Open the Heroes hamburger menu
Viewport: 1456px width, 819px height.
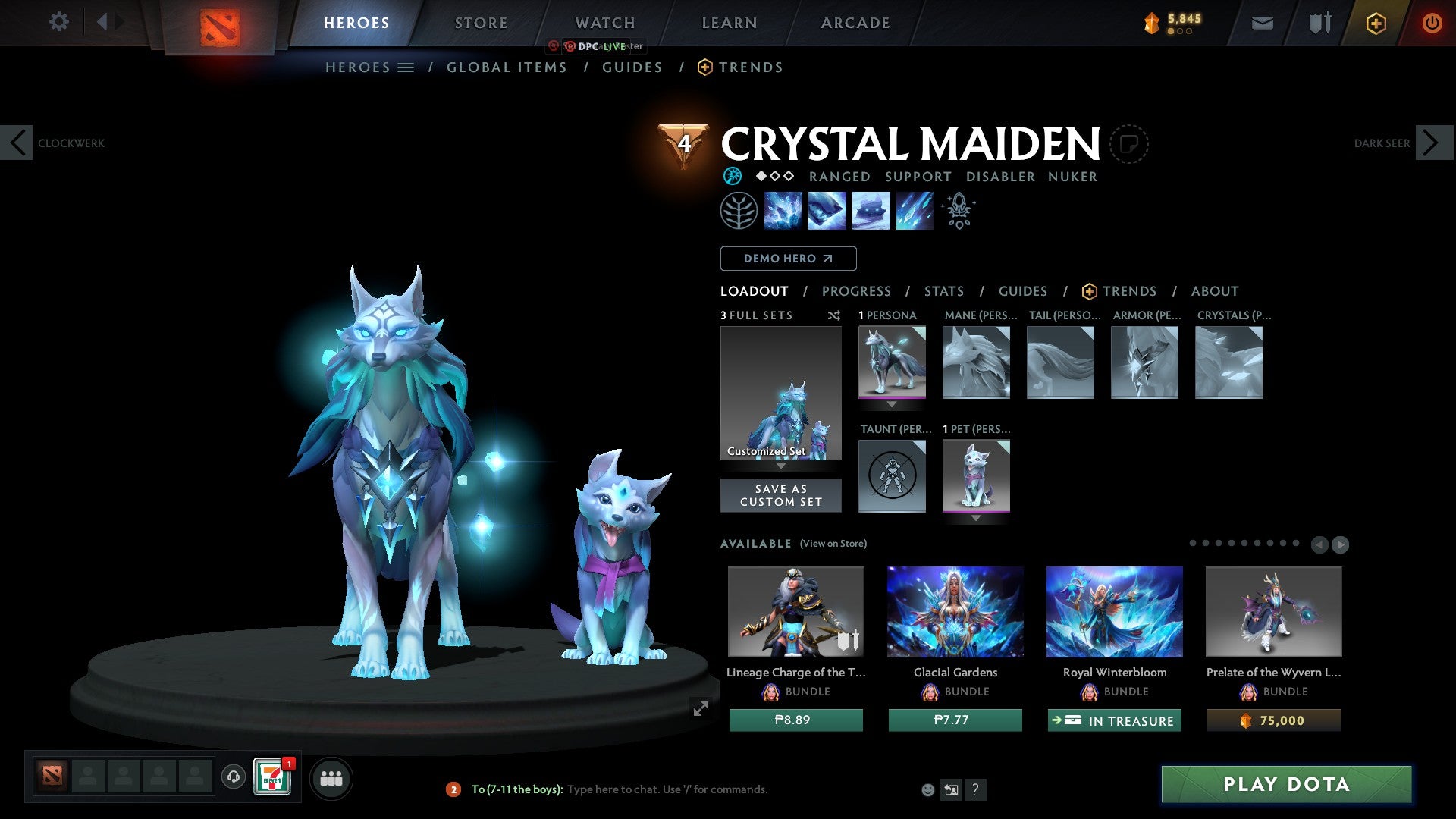406,67
